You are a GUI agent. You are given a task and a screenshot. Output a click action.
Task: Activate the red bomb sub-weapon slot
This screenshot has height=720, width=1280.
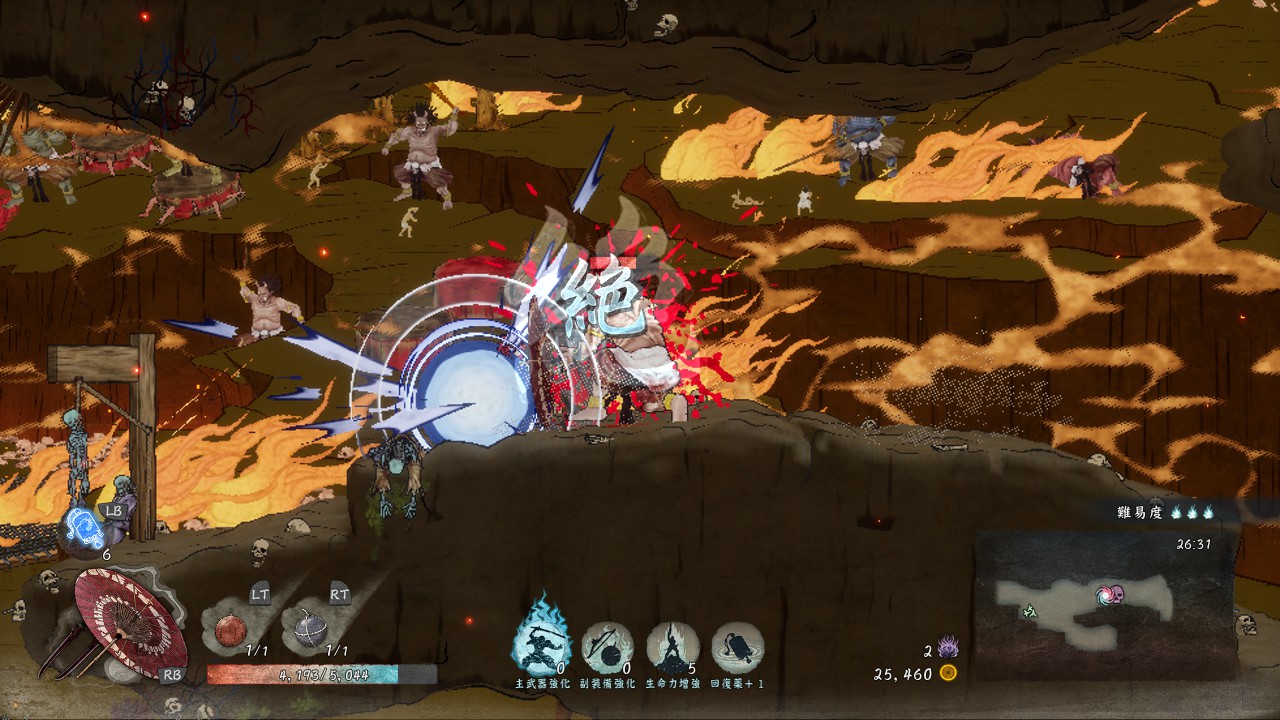pyautogui.click(x=231, y=630)
